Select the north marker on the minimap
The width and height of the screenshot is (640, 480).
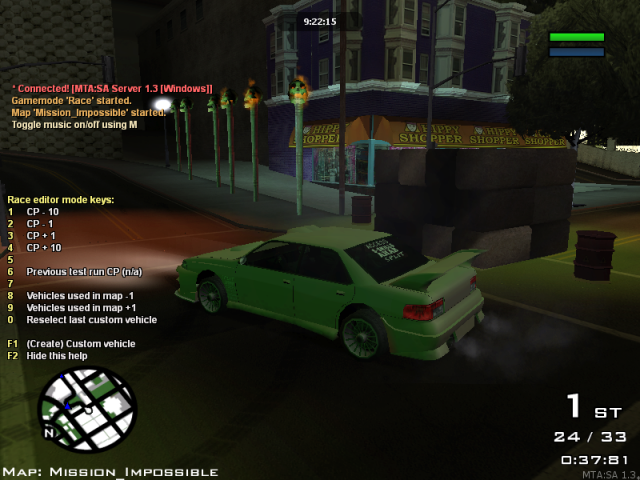point(48,434)
